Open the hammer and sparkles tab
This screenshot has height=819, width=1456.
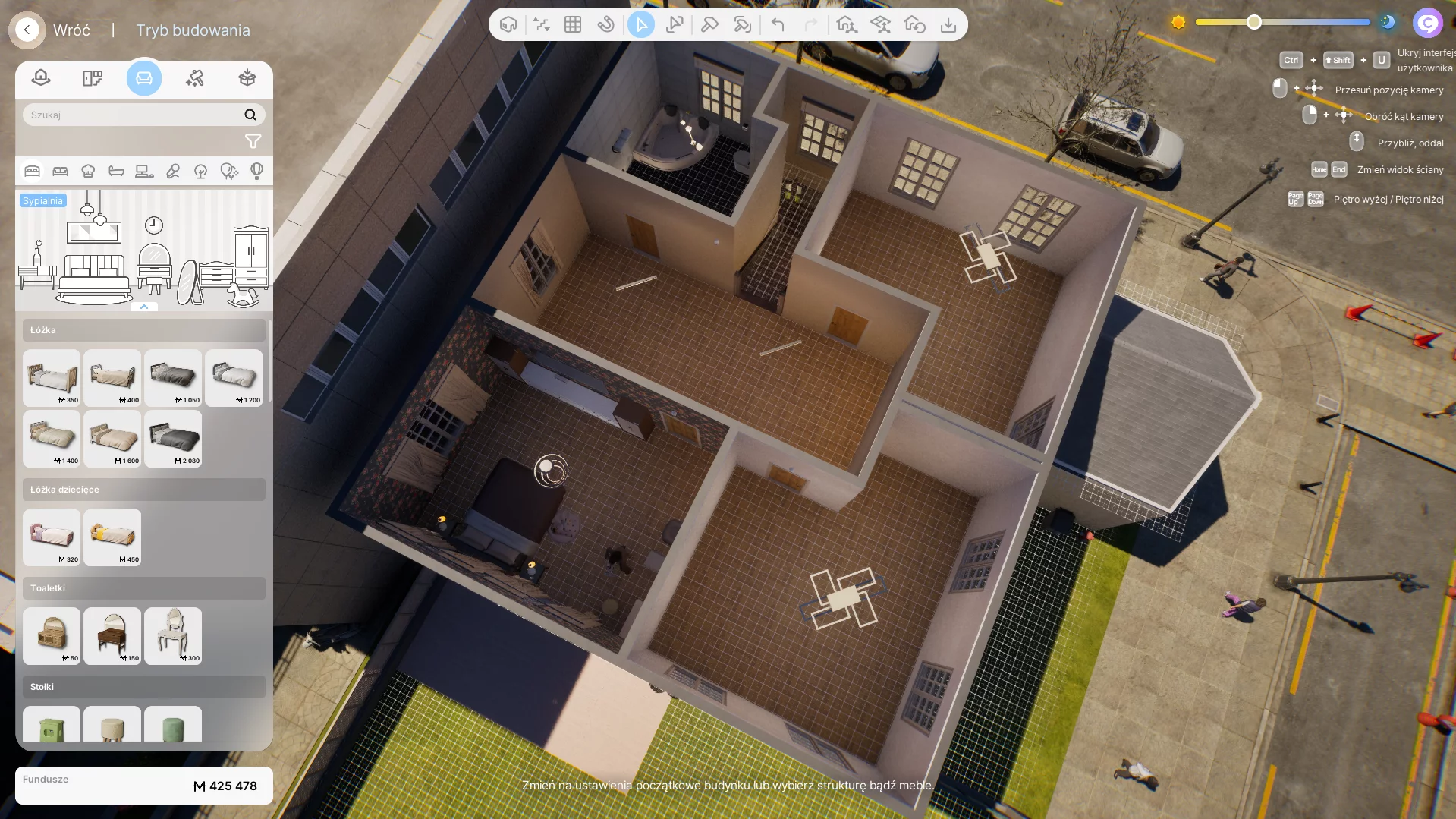[195, 78]
